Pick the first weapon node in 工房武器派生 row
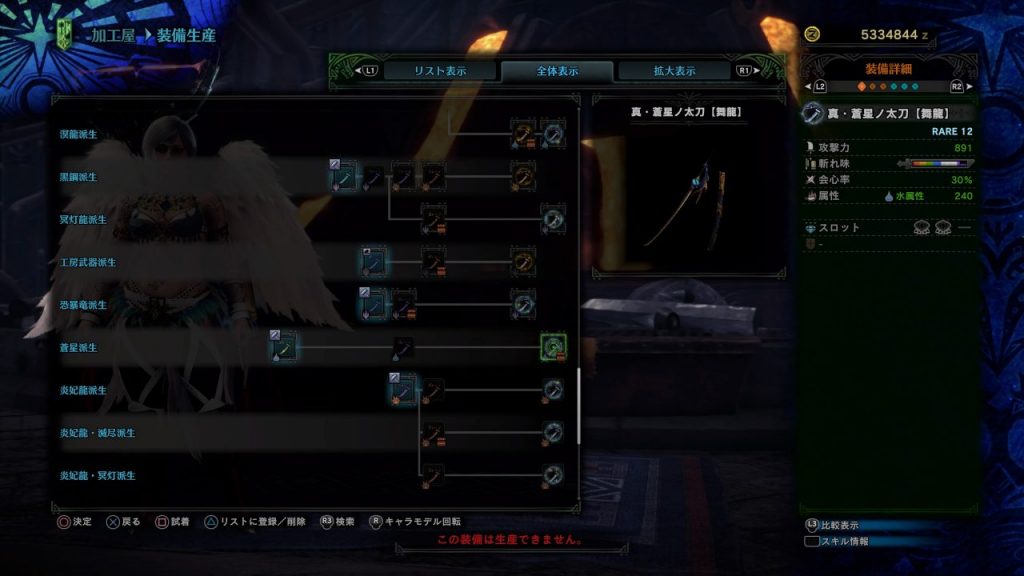Screen dimensions: 1024x576 coord(374,262)
